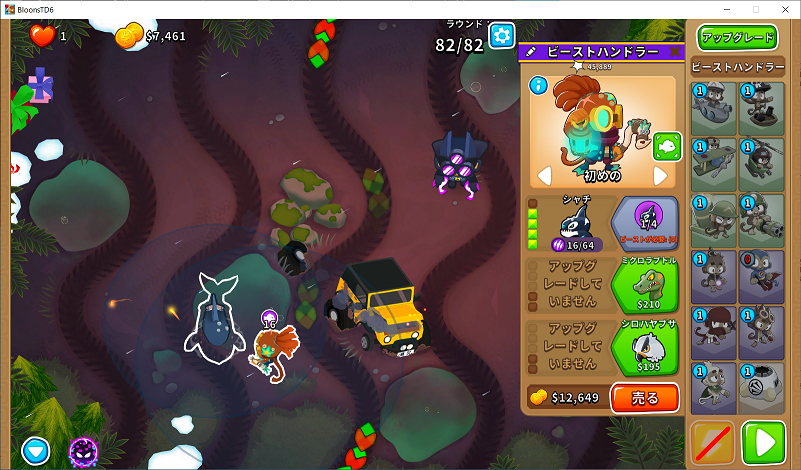Screen dimensions: 801x470
Task: Close the ビーストハンドラー tower panel
Action: 675,51
